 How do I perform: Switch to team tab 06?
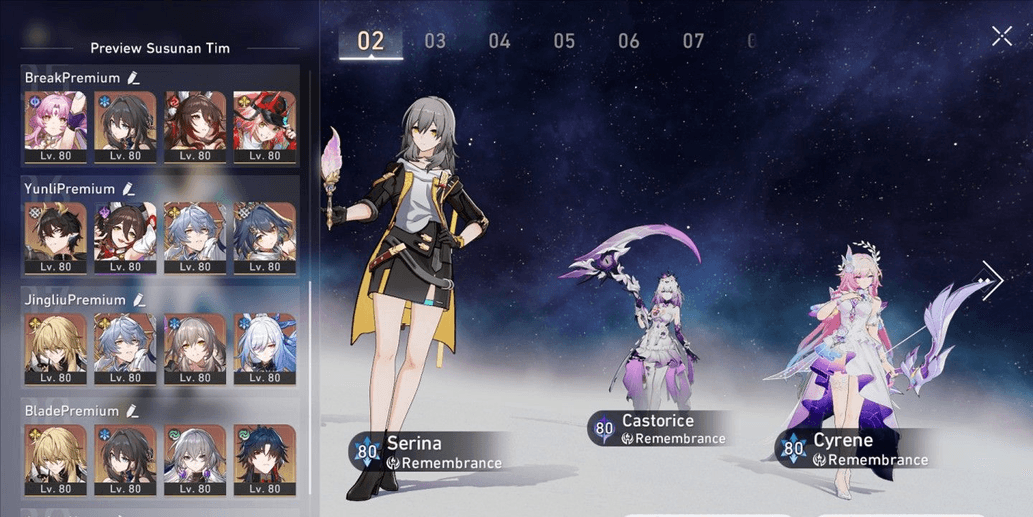pos(628,41)
